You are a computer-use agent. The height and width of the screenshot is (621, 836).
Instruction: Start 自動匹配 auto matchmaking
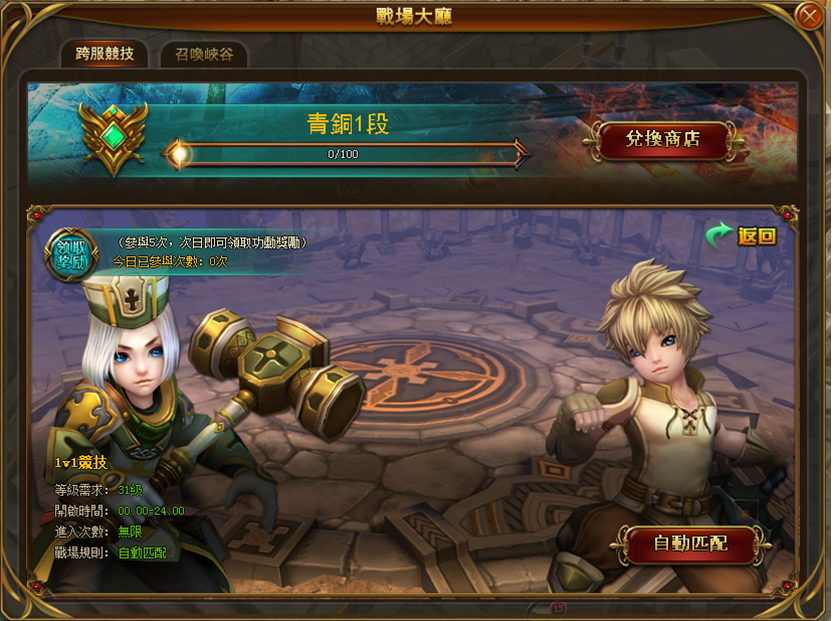tap(689, 544)
